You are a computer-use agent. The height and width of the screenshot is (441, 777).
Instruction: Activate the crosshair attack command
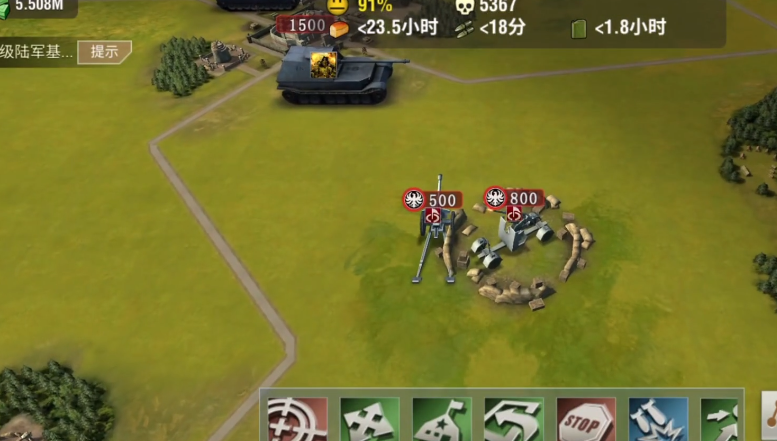(x=297, y=419)
